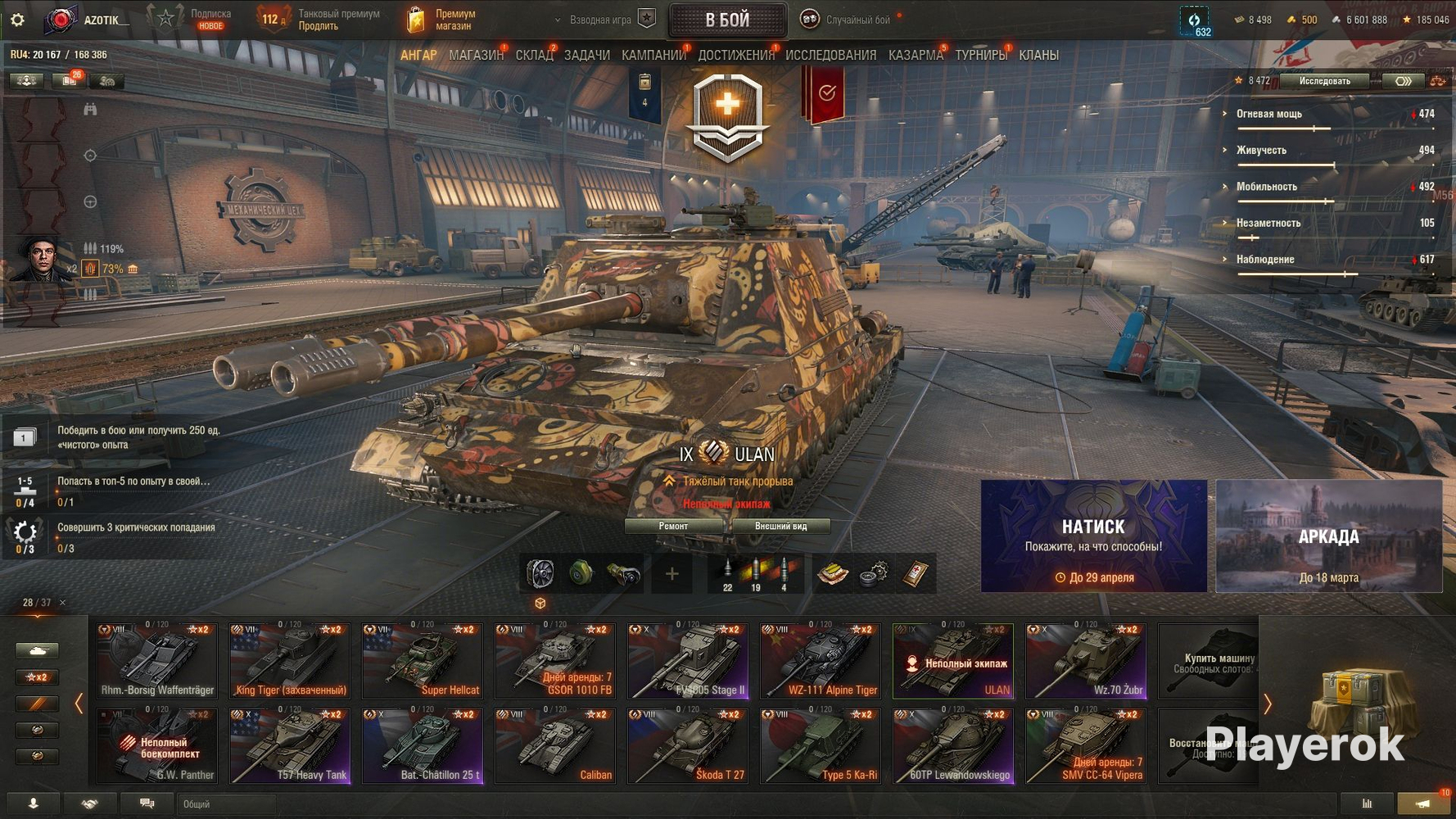This screenshot has width=1456, height=819.
Task: Pick the WZ-111 Alpine Tiger tank
Action: click(820, 660)
